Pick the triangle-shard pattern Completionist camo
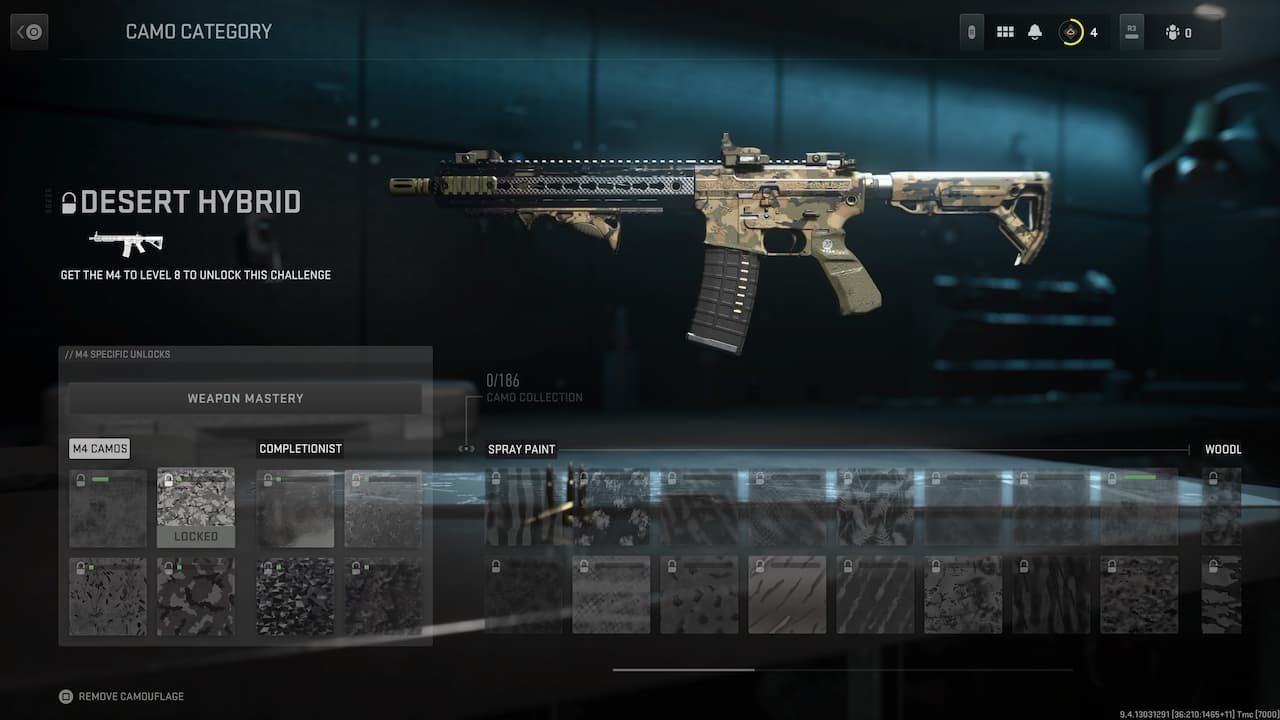1280x720 pixels. pos(295,596)
